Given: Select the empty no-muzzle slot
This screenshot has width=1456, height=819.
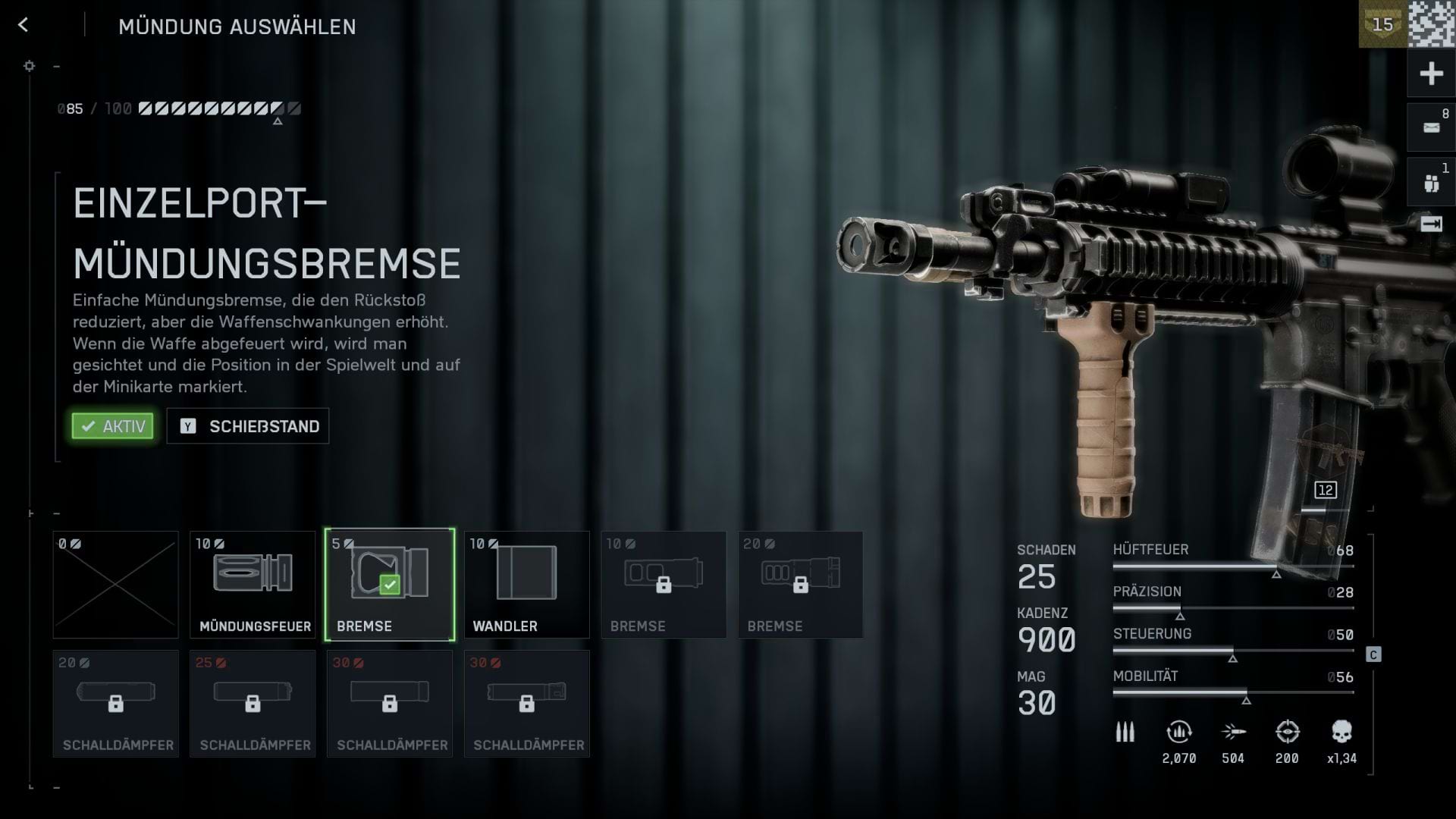Looking at the screenshot, I should pyautogui.click(x=115, y=585).
